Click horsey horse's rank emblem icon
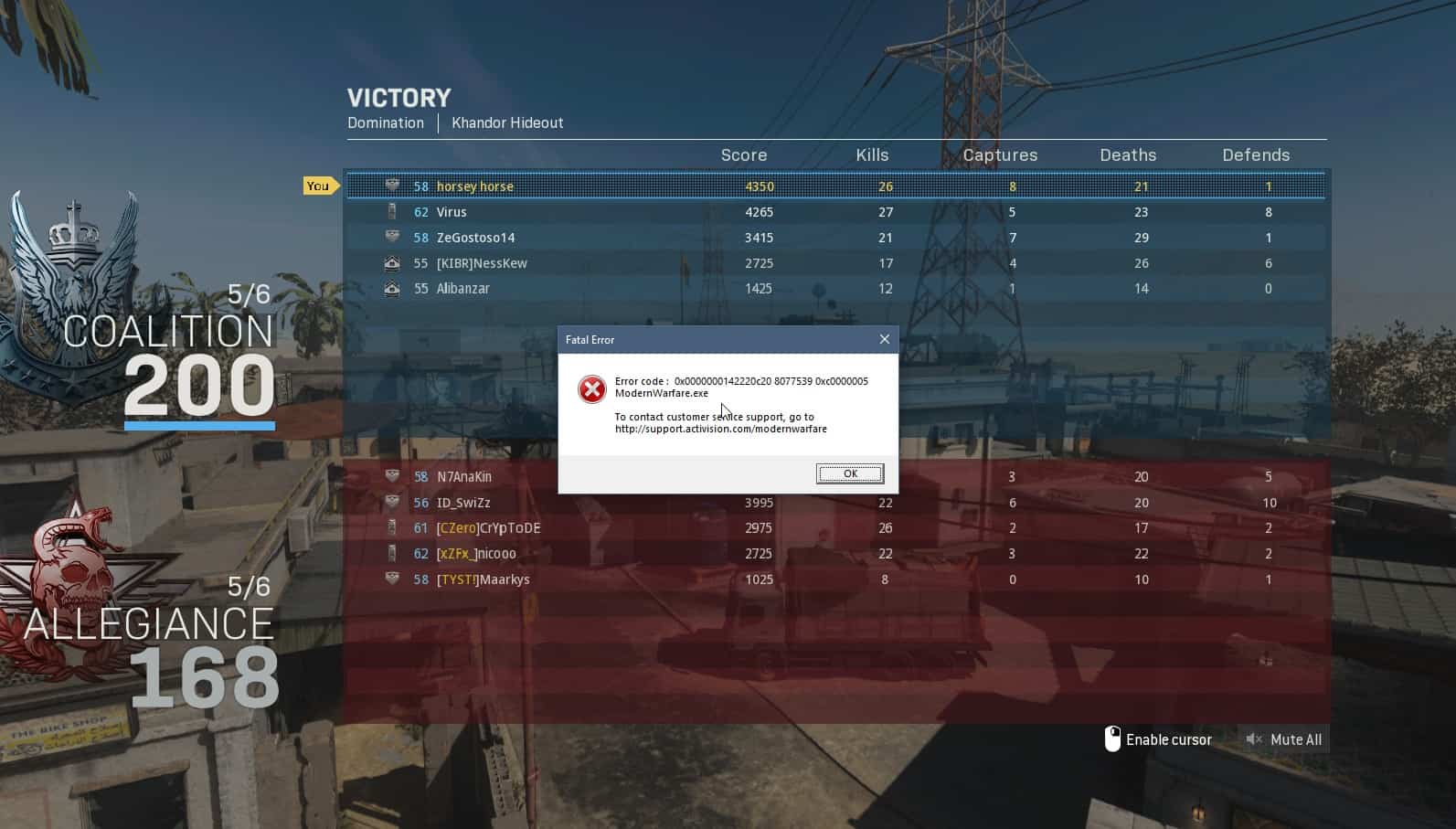1456x829 pixels. pyautogui.click(x=392, y=186)
